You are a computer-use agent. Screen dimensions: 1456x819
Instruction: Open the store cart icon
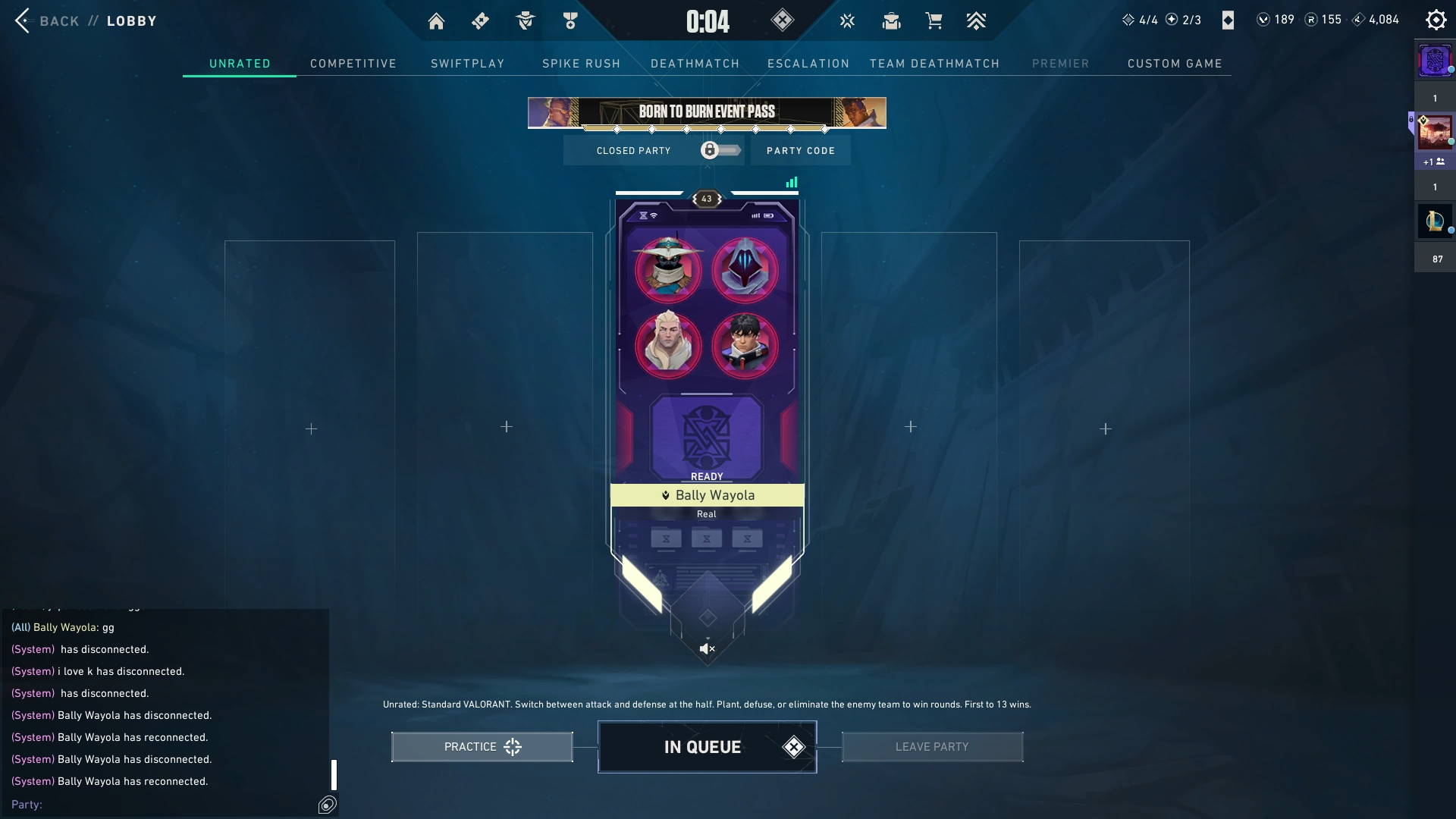point(934,21)
